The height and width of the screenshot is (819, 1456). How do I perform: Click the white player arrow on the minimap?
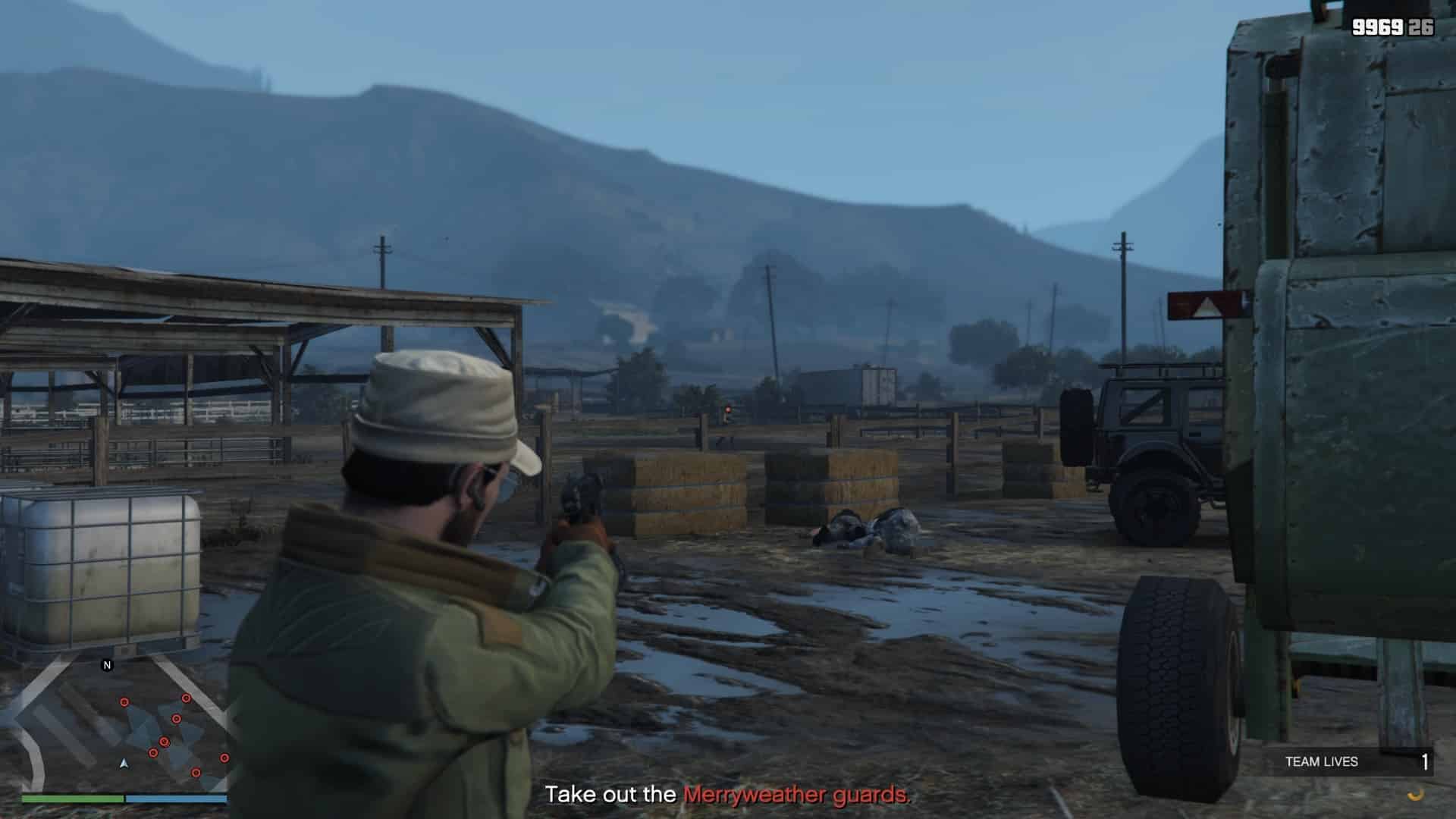tap(124, 763)
